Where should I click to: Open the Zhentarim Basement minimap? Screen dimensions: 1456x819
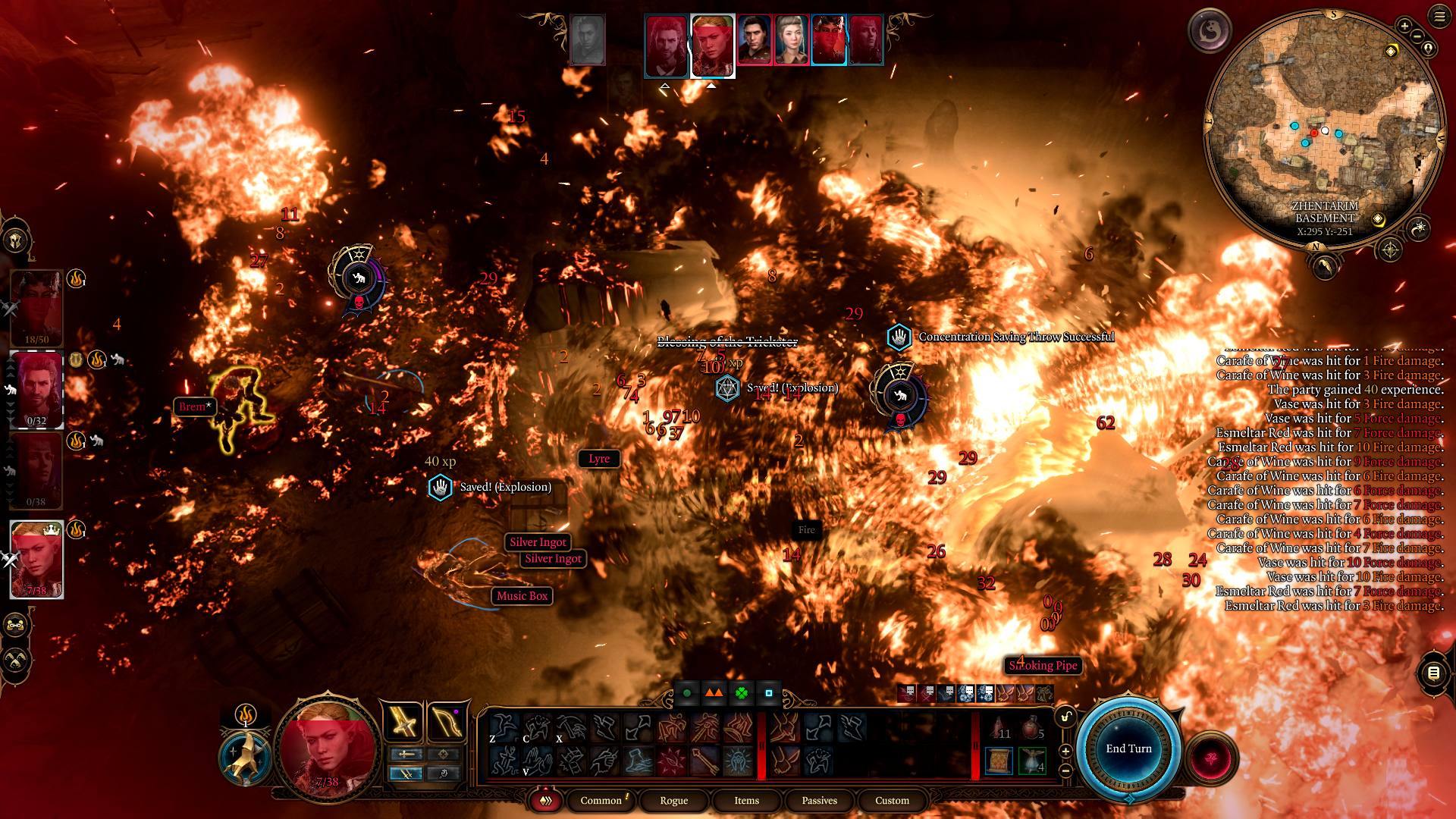click(1324, 129)
